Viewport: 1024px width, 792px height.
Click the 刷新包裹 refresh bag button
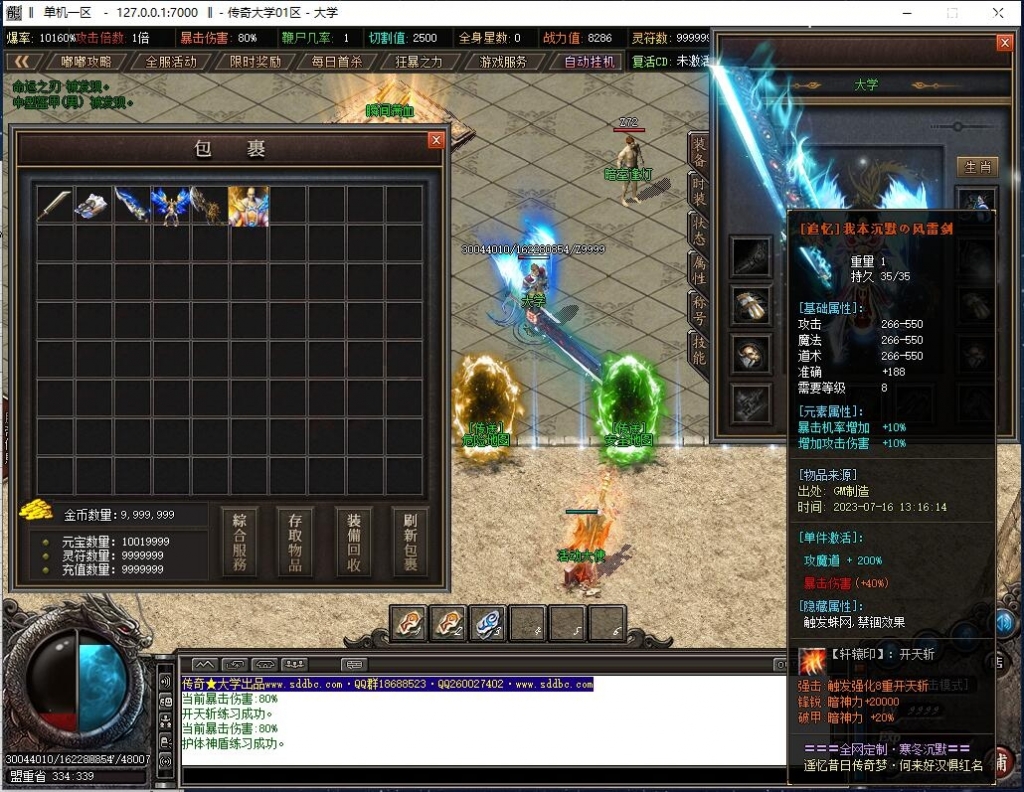410,543
